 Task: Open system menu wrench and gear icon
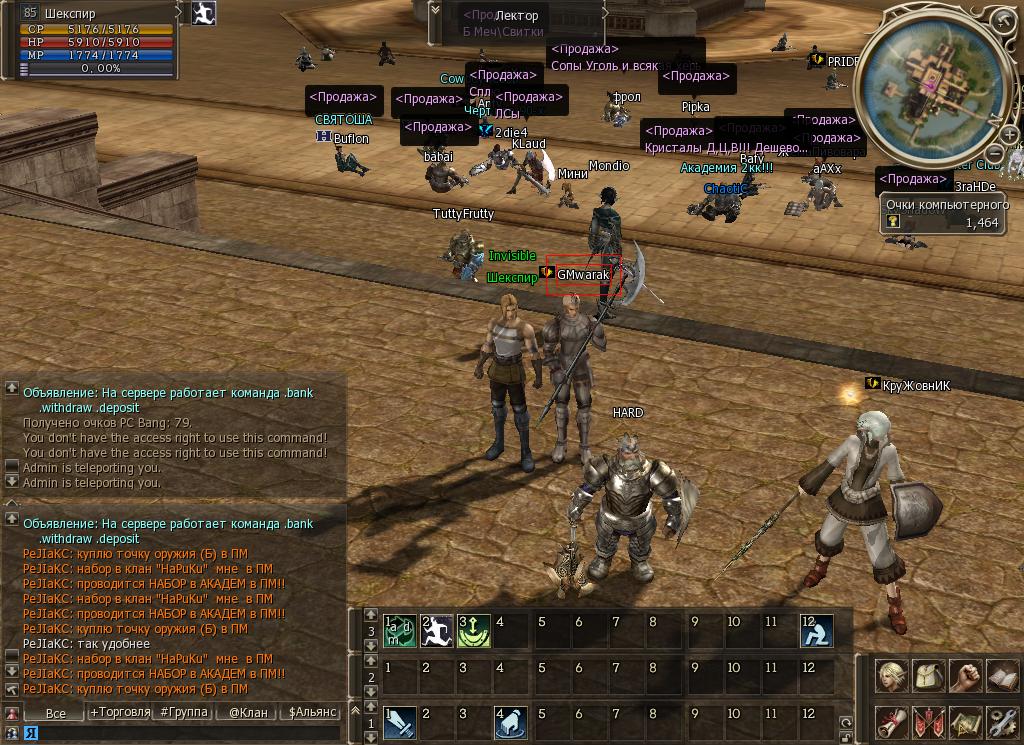coord(1001,721)
